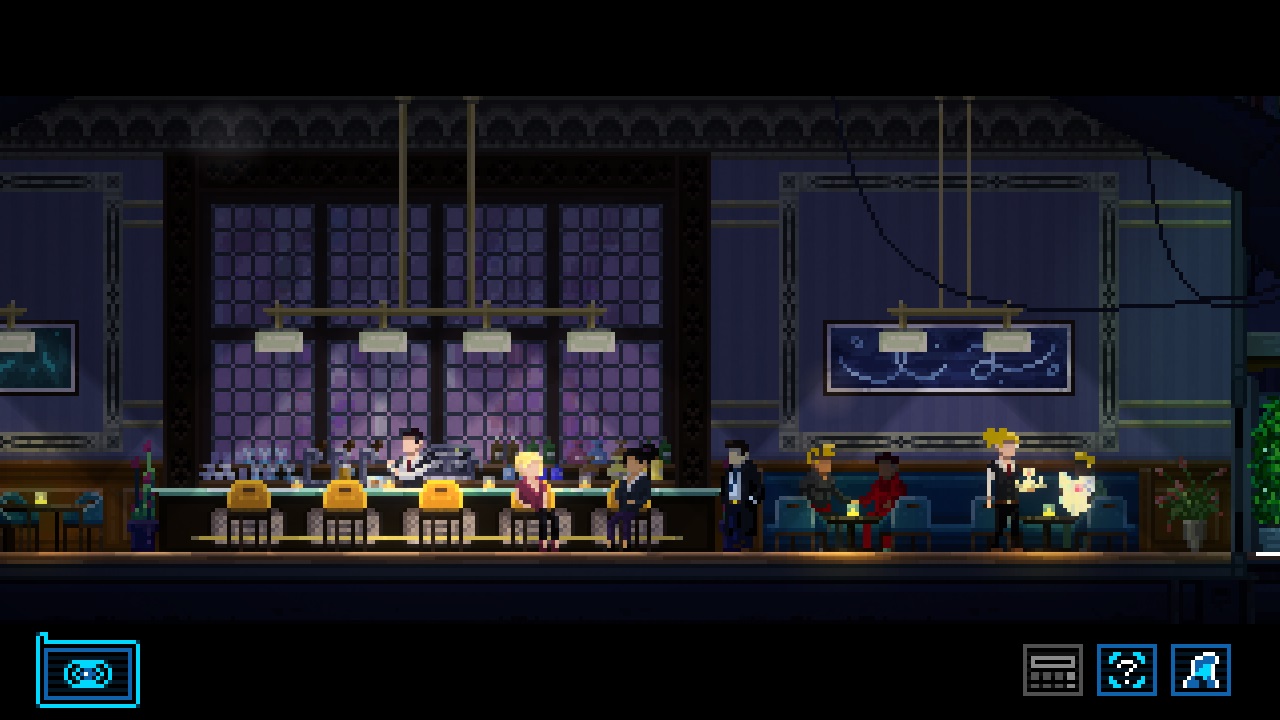
Task: Open the blue folder inventory icon
Action: click(x=88, y=672)
